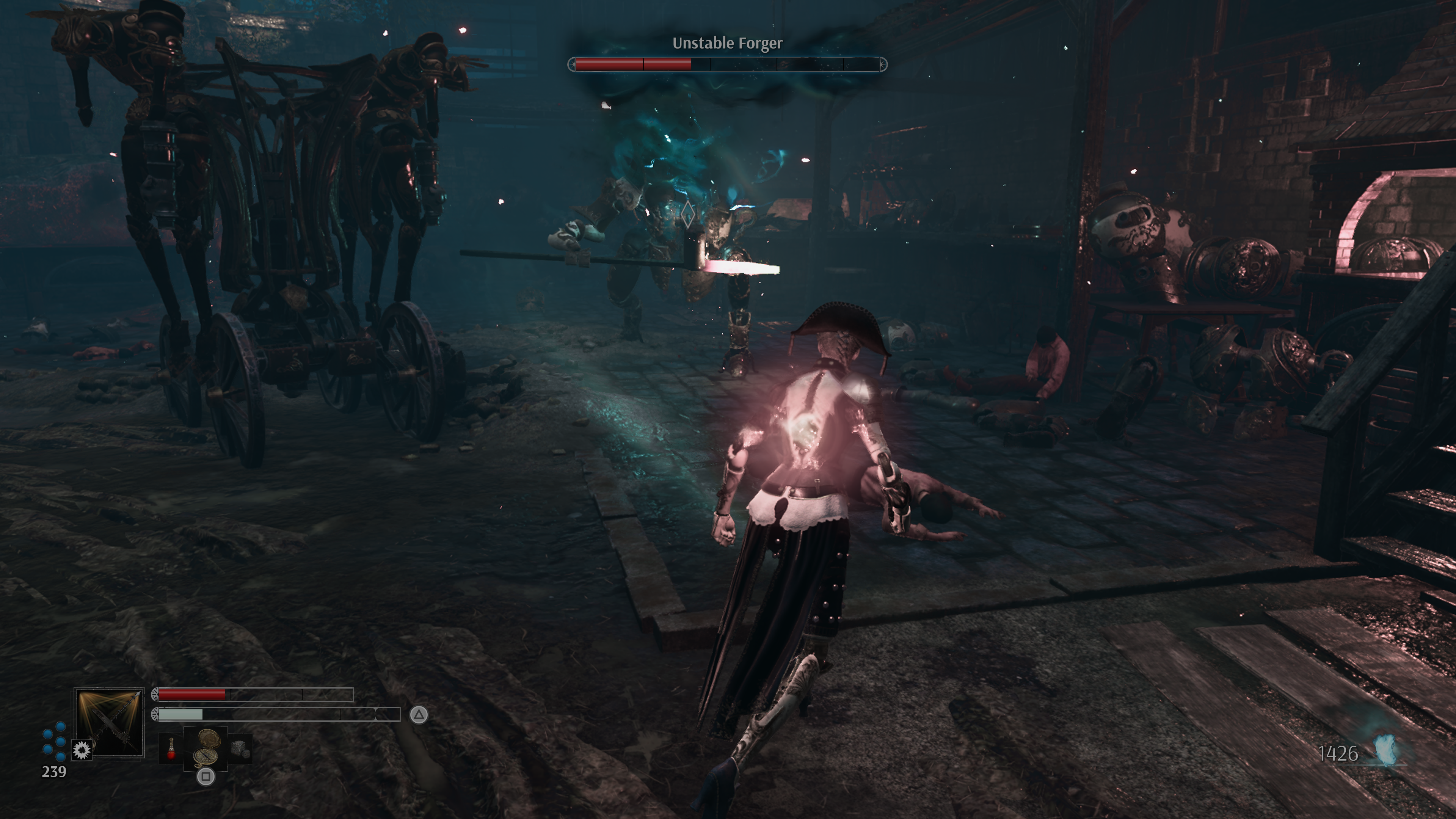
Task: Choose the grey stone cubes item slot
Action: click(x=240, y=748)
